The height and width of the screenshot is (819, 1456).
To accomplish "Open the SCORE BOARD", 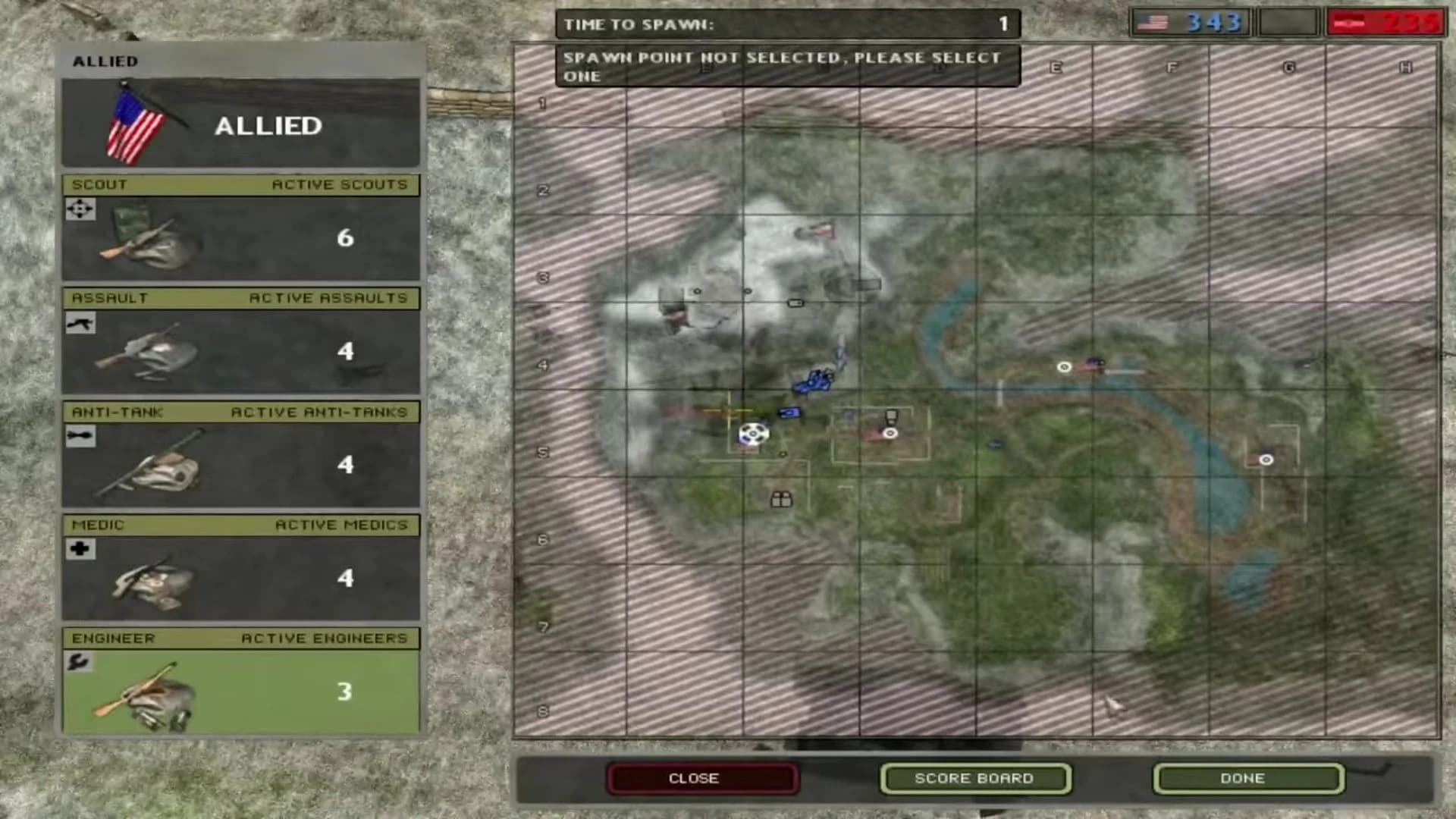I will click(974, 777).
